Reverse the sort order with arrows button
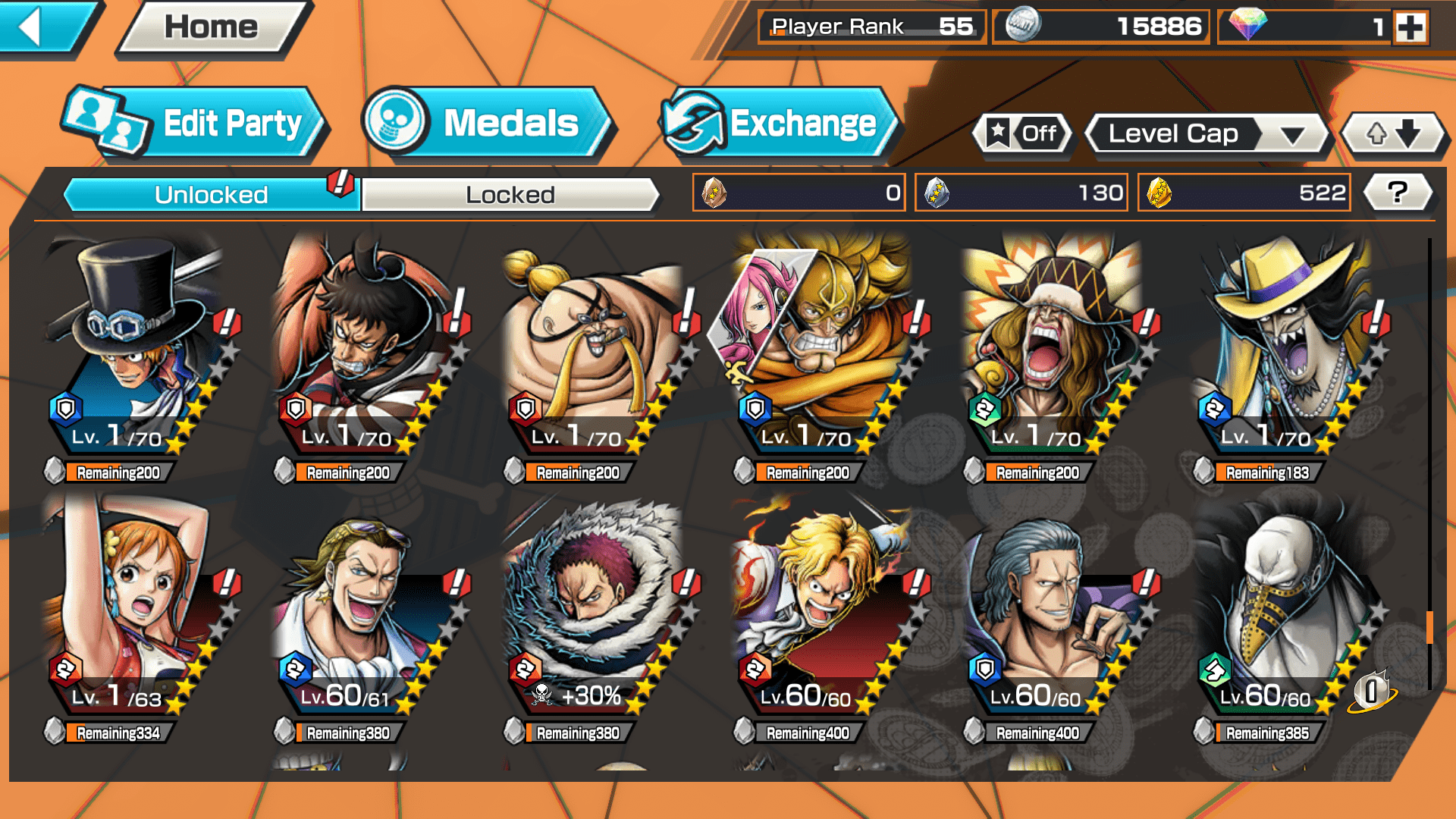 point(1393,134)
